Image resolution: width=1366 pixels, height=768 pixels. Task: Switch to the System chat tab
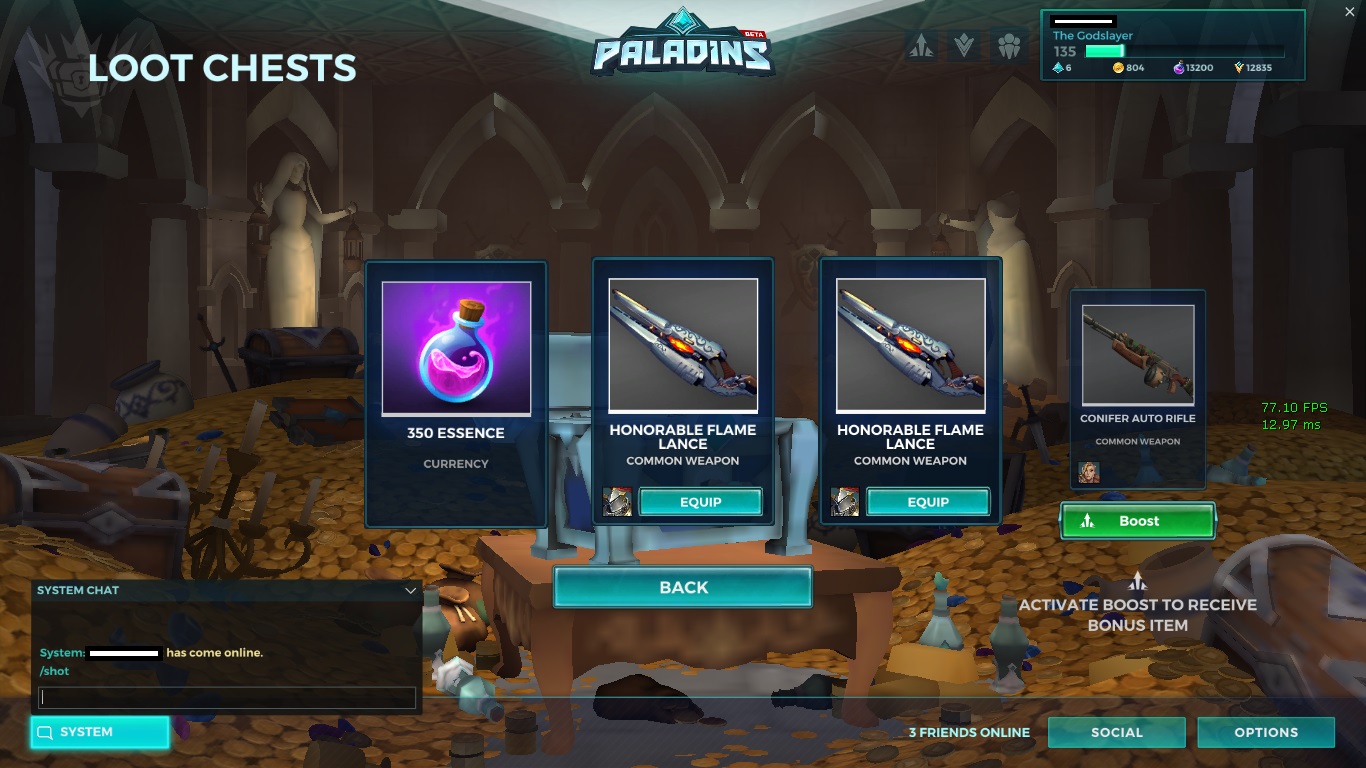[x=99, y=732]
